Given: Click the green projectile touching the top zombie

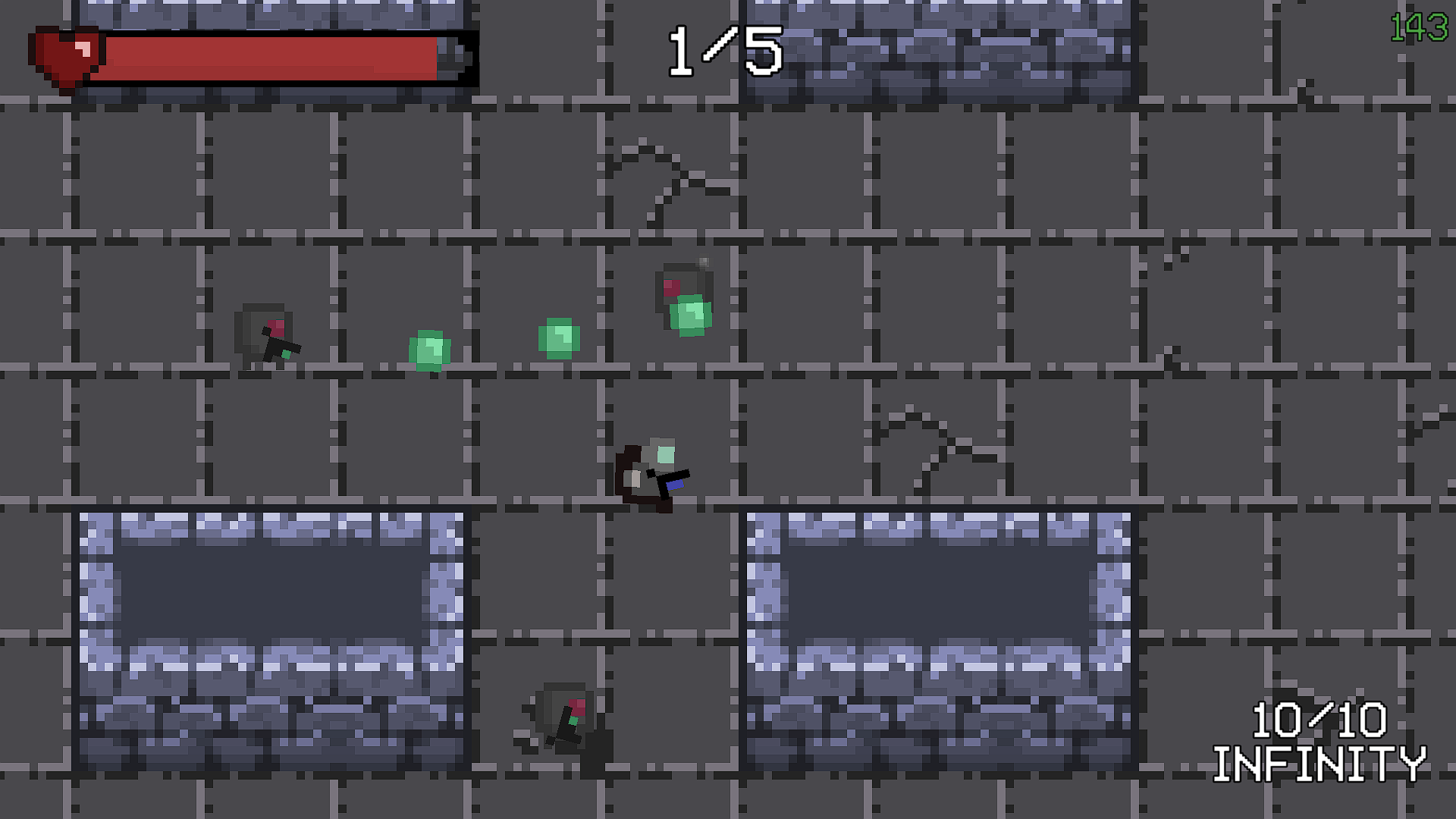Looking at the screenshot, I should 690,315.
